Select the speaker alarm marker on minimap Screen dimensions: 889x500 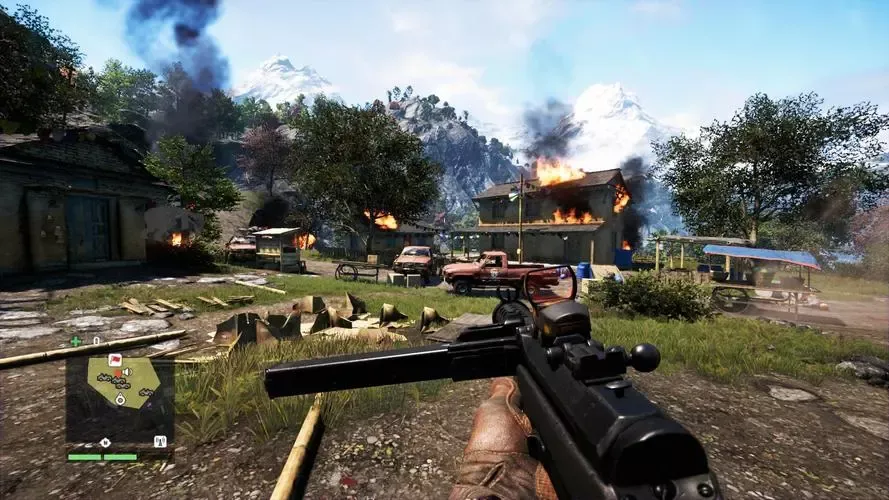click(125, 373)
